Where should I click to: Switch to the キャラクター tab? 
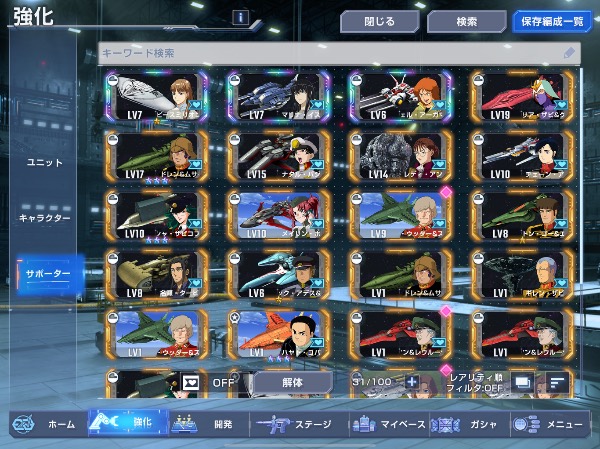click(x=44, y=217)
